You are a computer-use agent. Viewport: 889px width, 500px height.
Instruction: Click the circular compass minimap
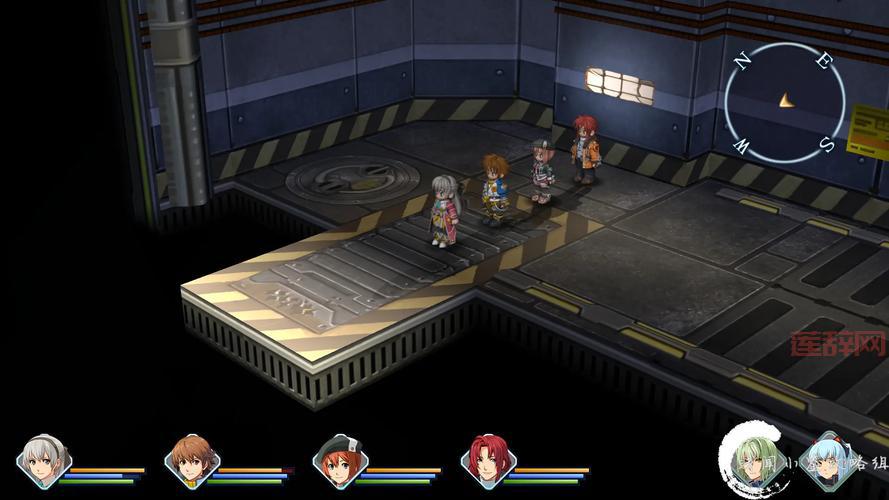(x=784, y=101)
